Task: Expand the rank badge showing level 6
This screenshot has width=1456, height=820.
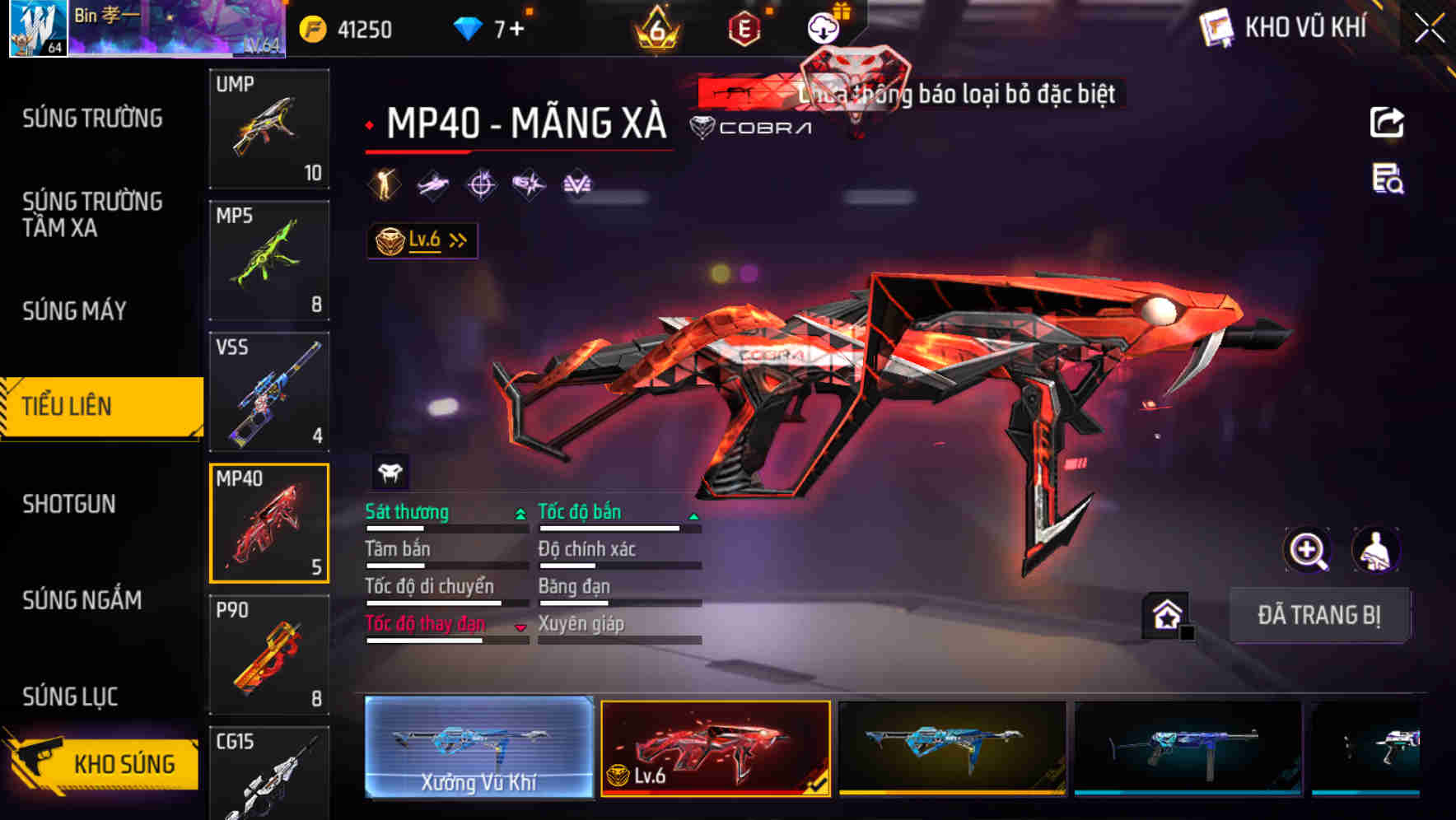Action: (655, 27)
